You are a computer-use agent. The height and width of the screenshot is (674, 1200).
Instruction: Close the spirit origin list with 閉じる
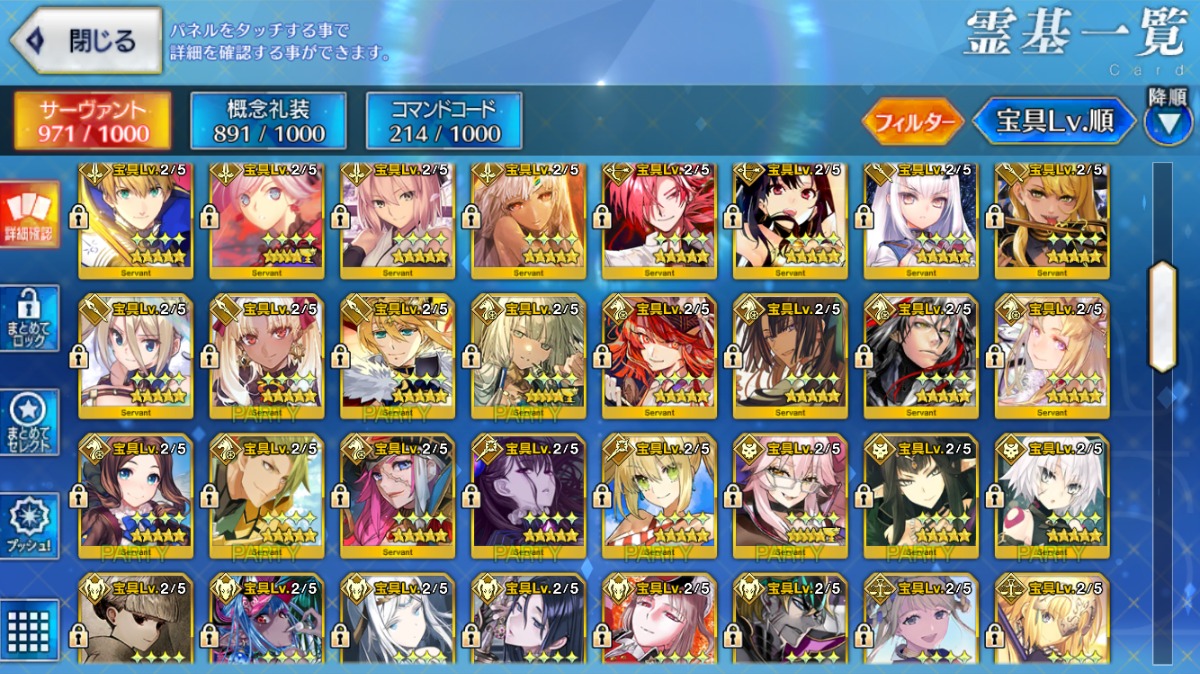(x=86, y=41)
